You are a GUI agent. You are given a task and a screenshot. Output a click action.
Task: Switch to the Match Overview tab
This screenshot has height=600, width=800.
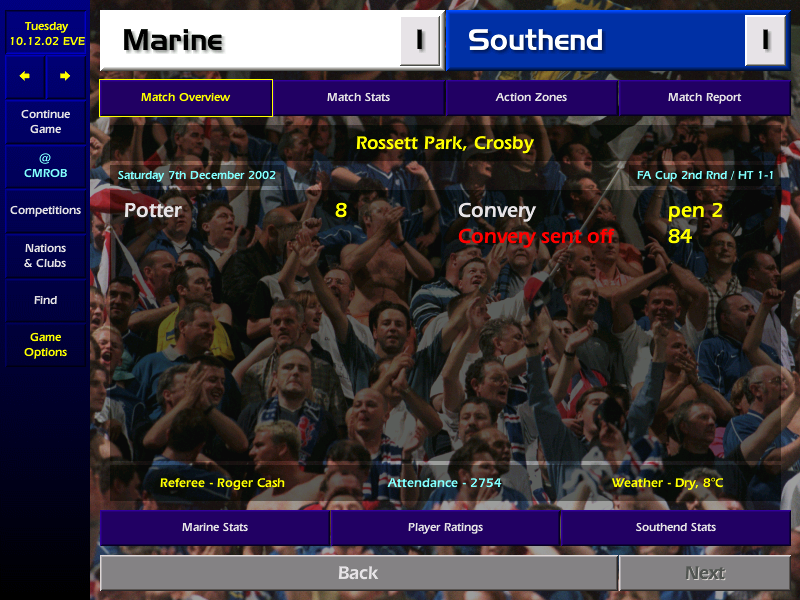186,98
